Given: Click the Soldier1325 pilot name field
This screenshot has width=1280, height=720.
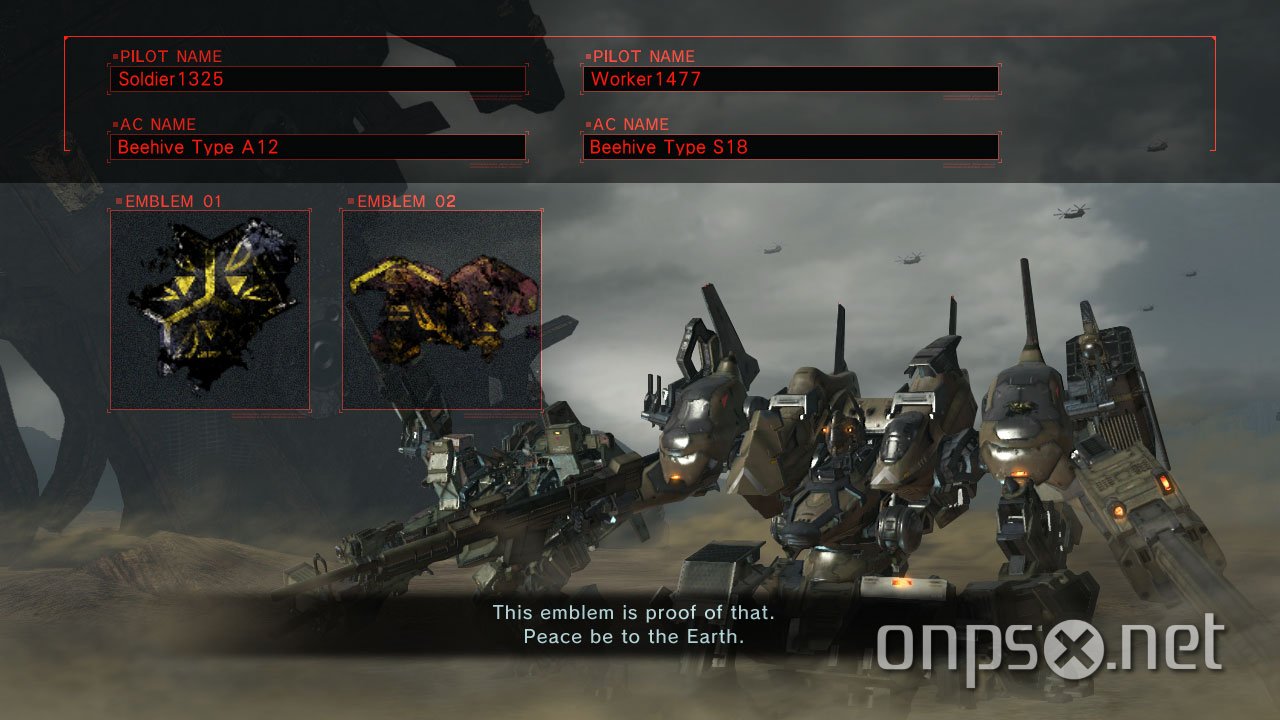Looking at the screenshot, I should coord(318,78).
